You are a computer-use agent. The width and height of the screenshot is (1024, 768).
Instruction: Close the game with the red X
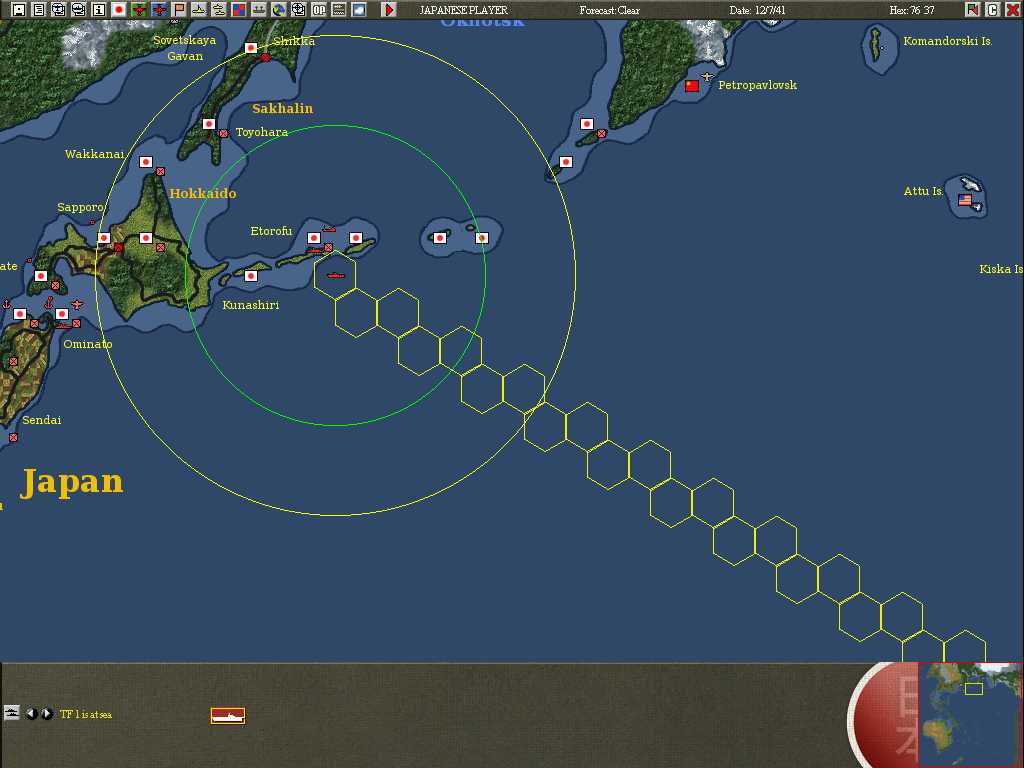pos(1013,10)
